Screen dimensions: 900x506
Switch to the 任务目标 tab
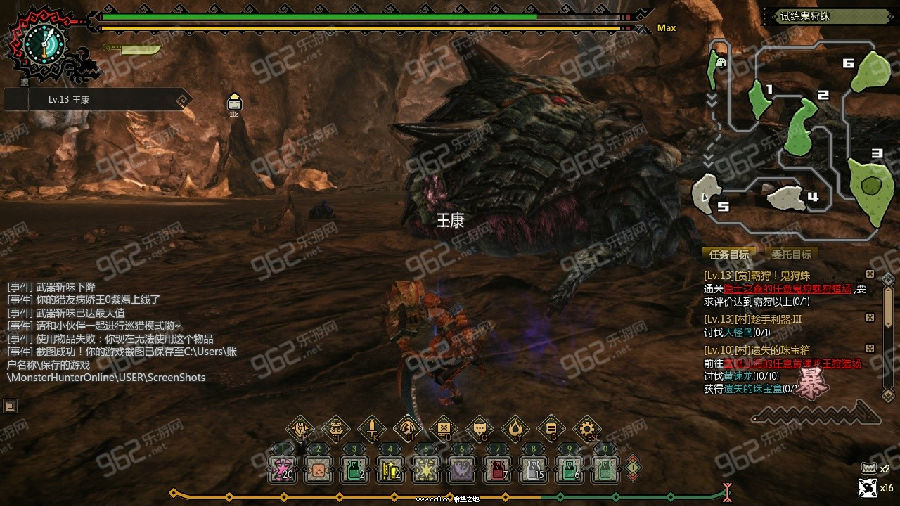(x=727, y=254)
